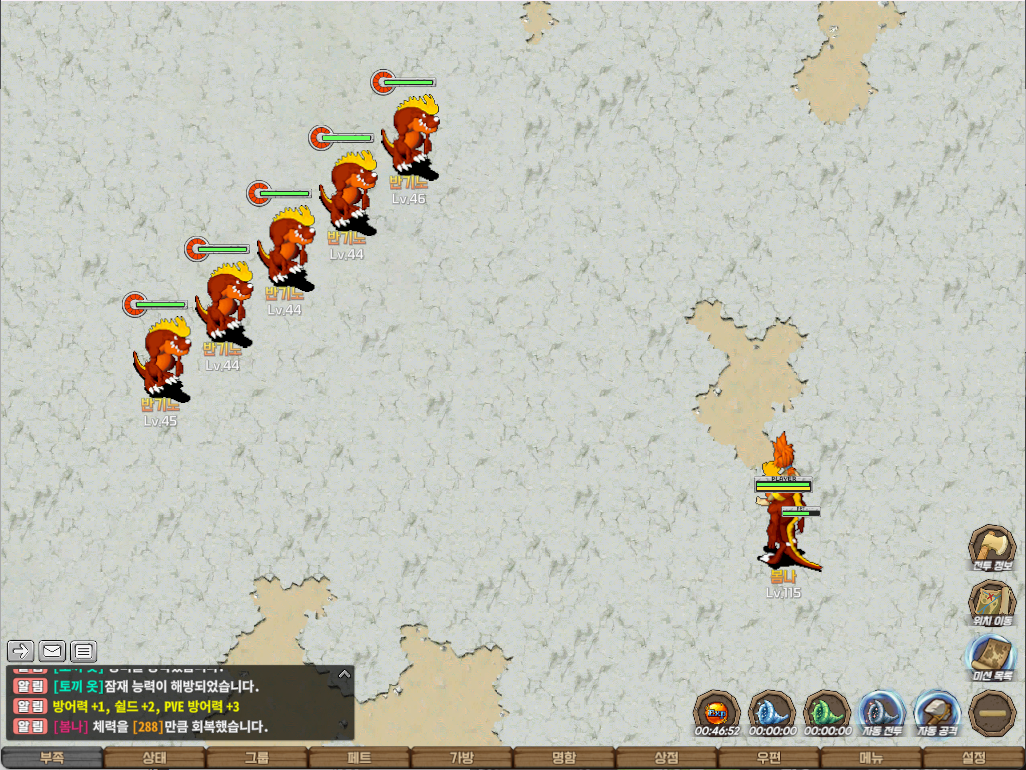This screenshot has width=1026, height=770.
Task: Open the 부족 (tribe) tab
Action: (x=51, y=758)
